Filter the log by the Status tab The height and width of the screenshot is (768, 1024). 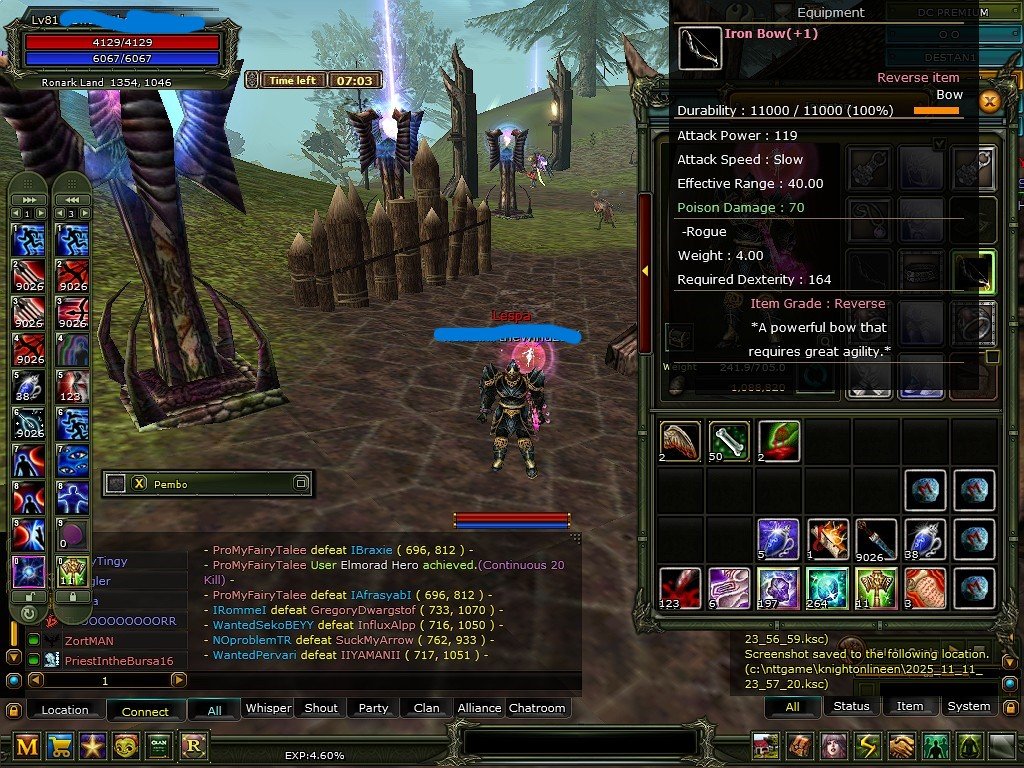pos(851,706)
